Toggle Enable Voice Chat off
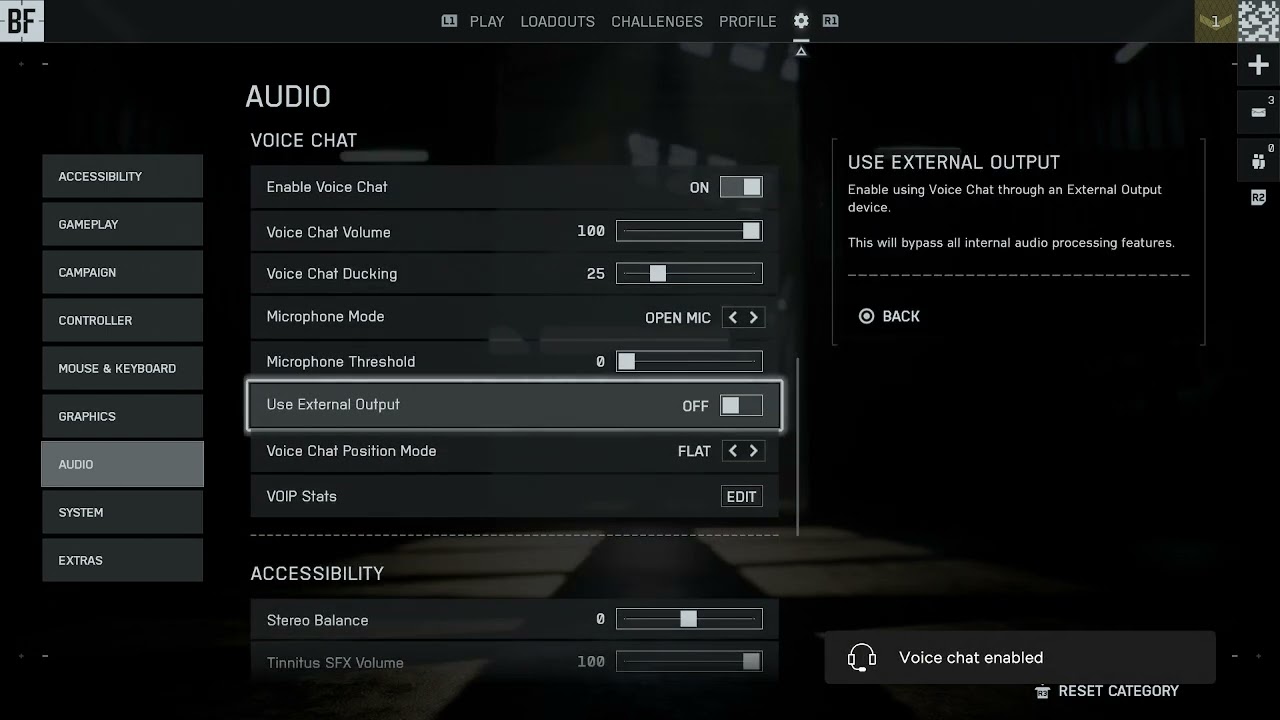Viewport: 1280px width, 720px height. pyautogui.click(x=741, y=187)
